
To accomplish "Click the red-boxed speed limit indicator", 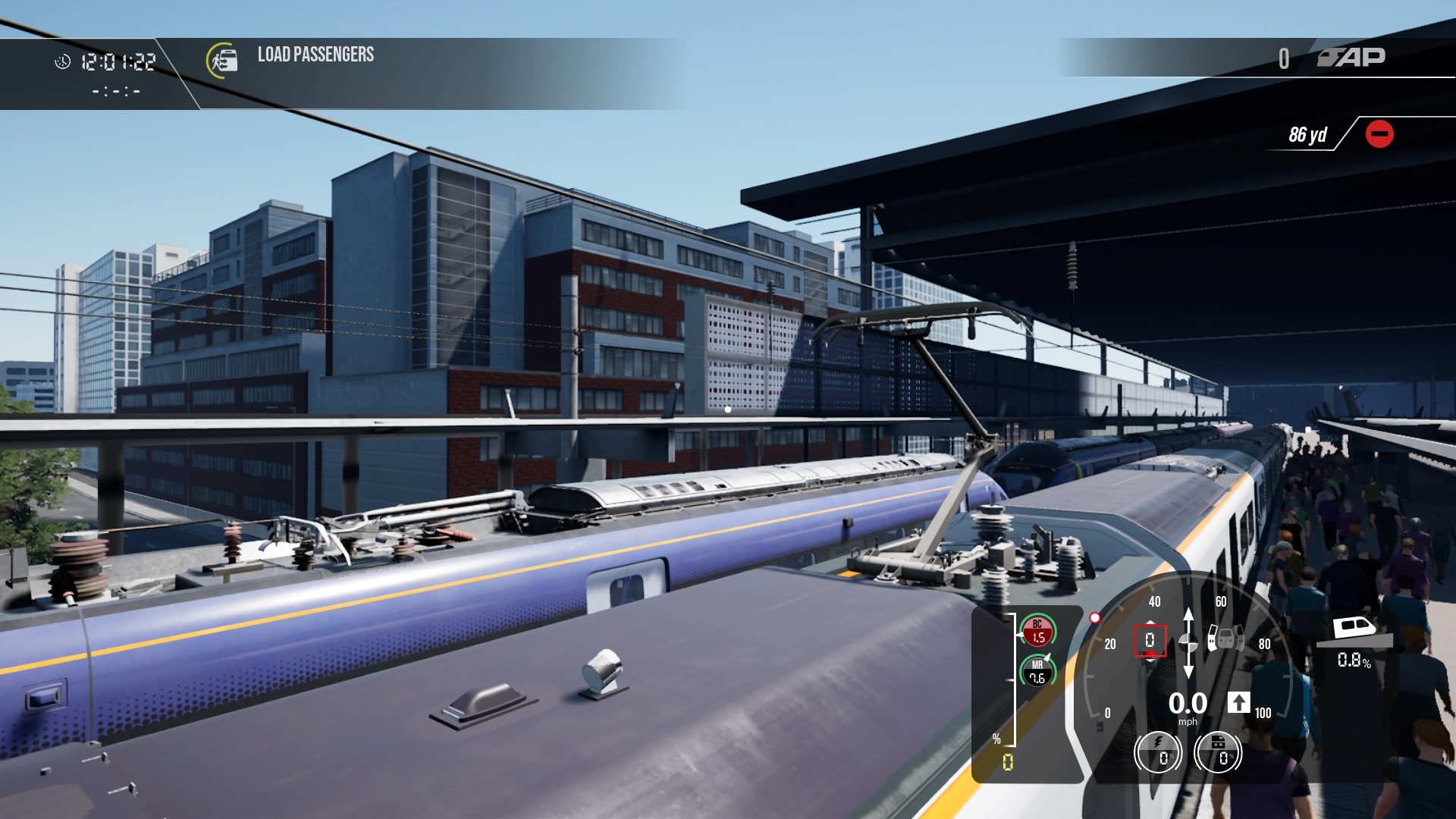I will tap(1150, 641).
